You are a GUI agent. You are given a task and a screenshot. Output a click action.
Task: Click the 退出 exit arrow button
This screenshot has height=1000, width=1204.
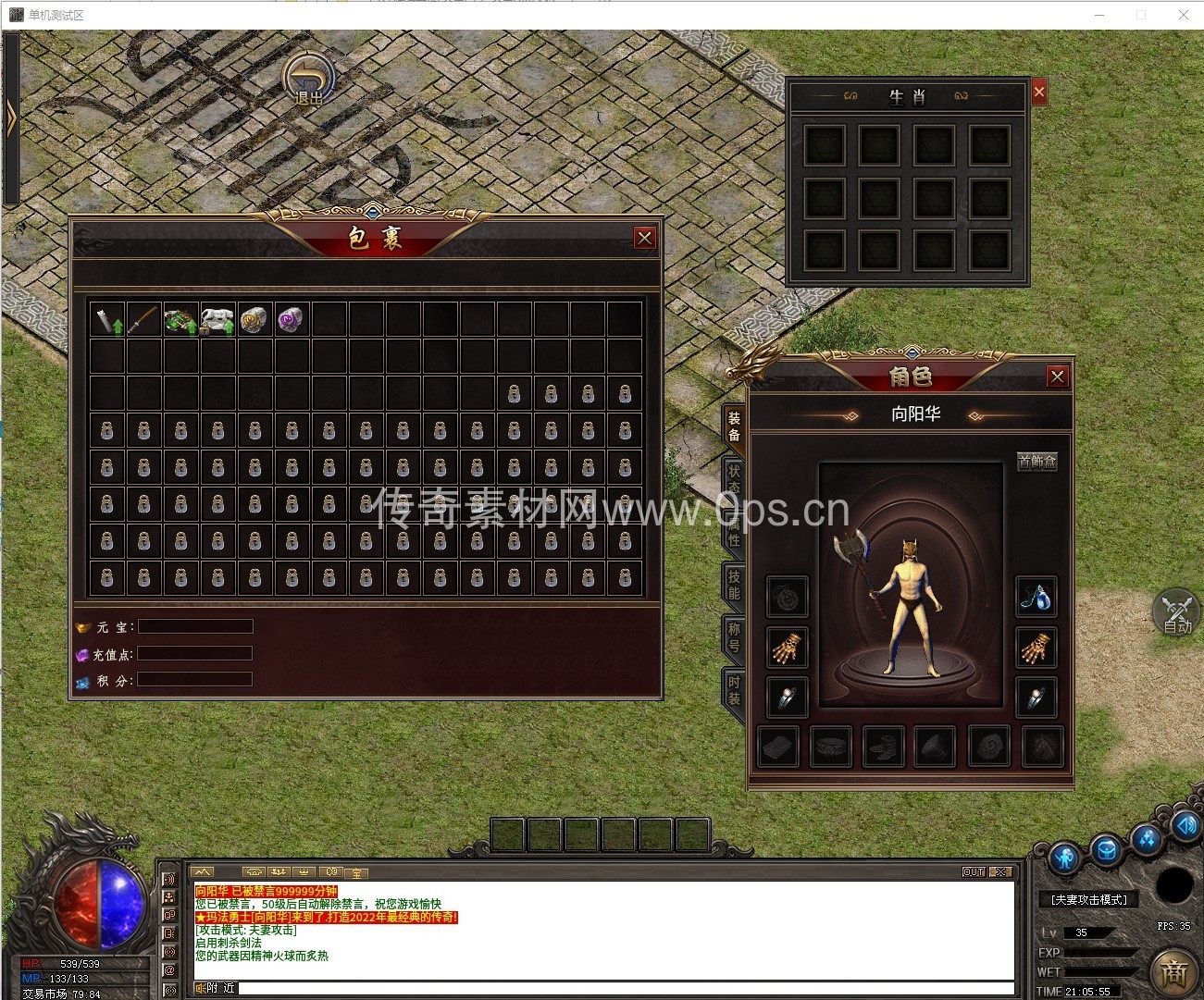(x=308, y=79)
